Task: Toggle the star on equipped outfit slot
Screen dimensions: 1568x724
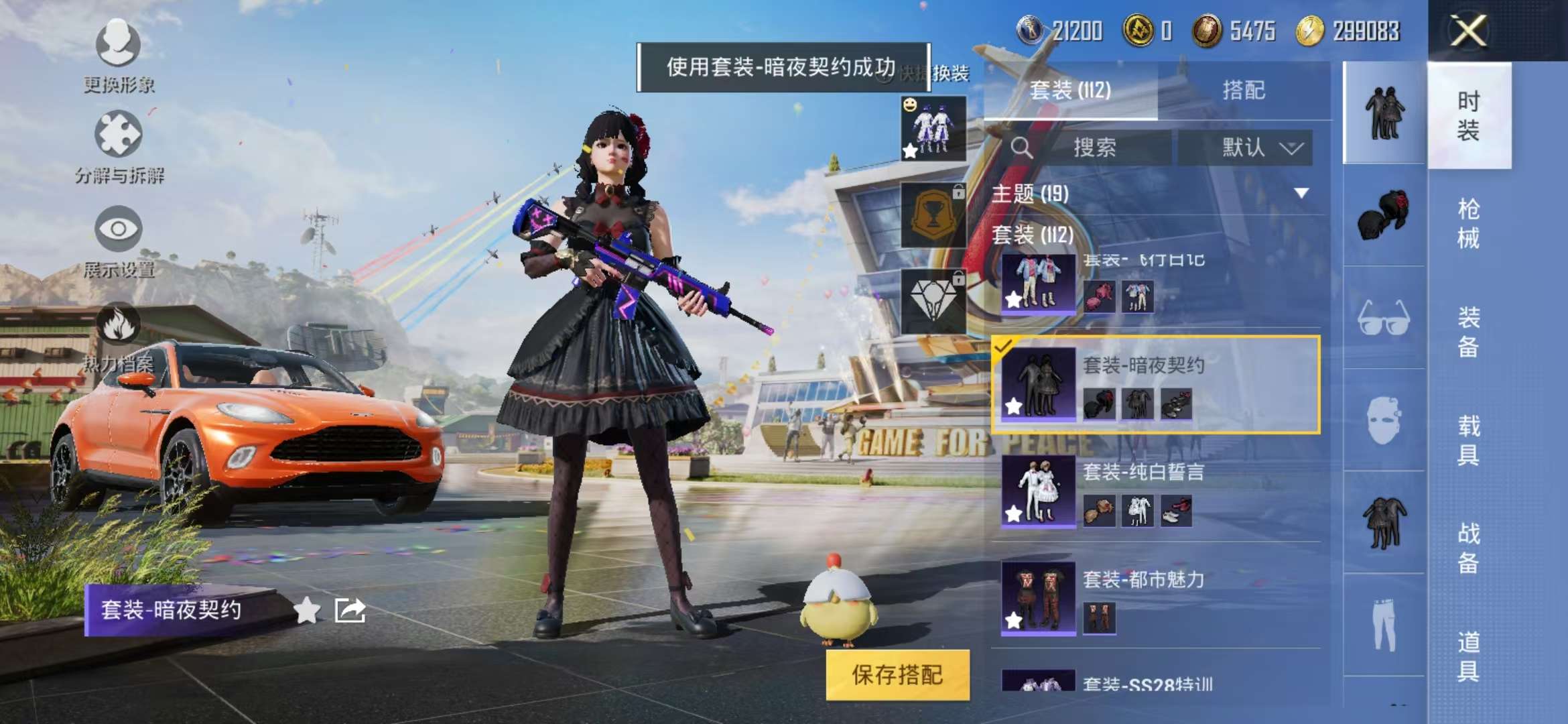Action: pos(909,153)
